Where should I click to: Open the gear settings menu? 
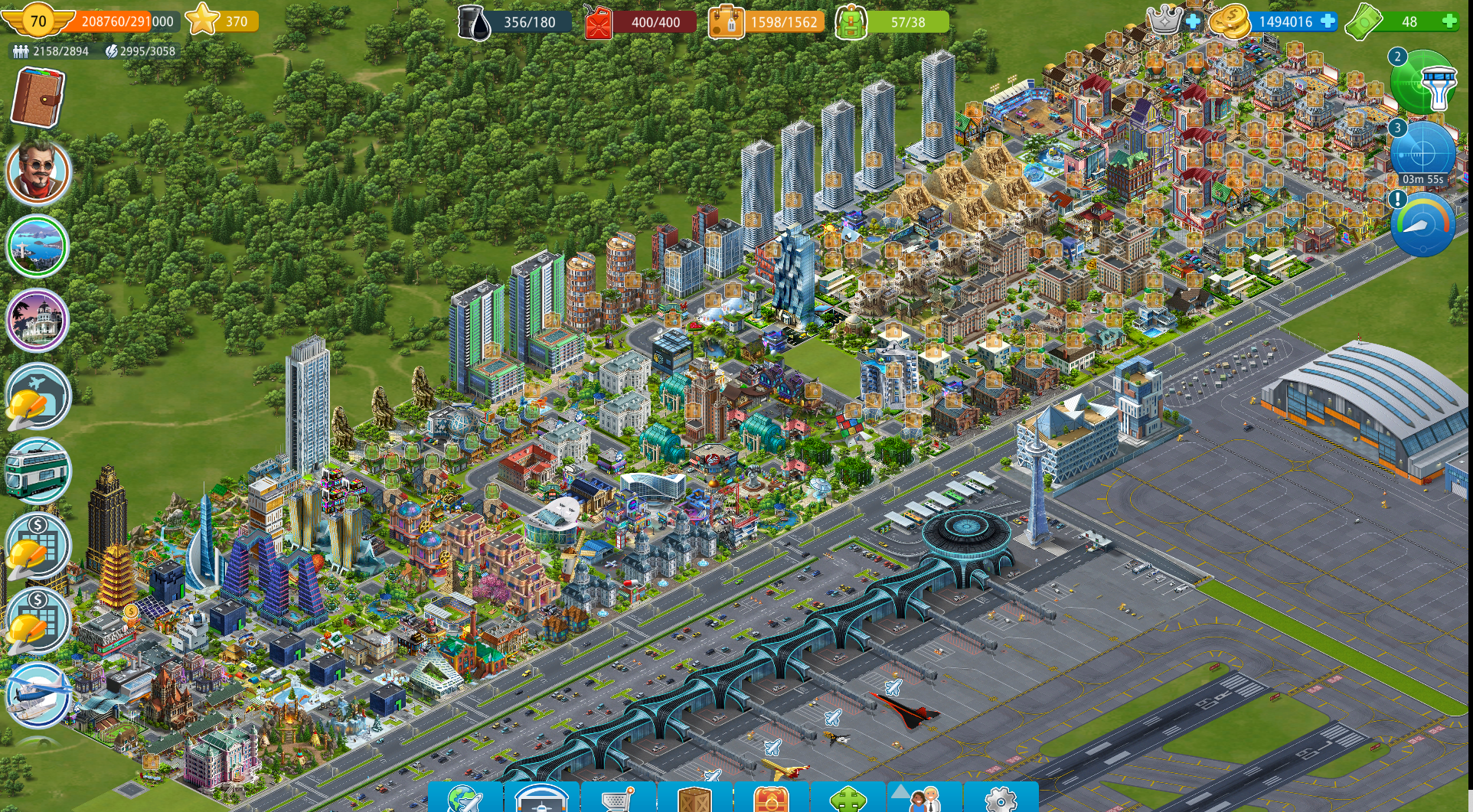[x=1001, y=798]
